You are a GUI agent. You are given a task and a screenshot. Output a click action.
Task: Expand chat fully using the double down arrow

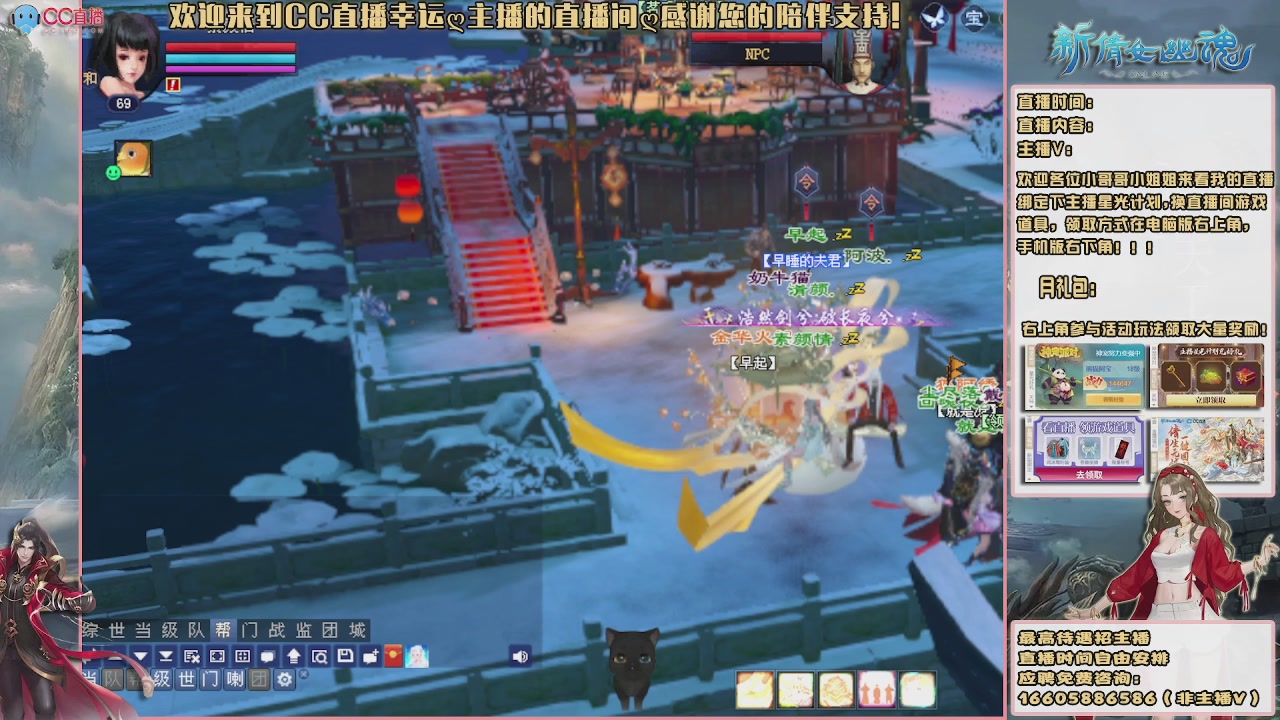point(166,655)
